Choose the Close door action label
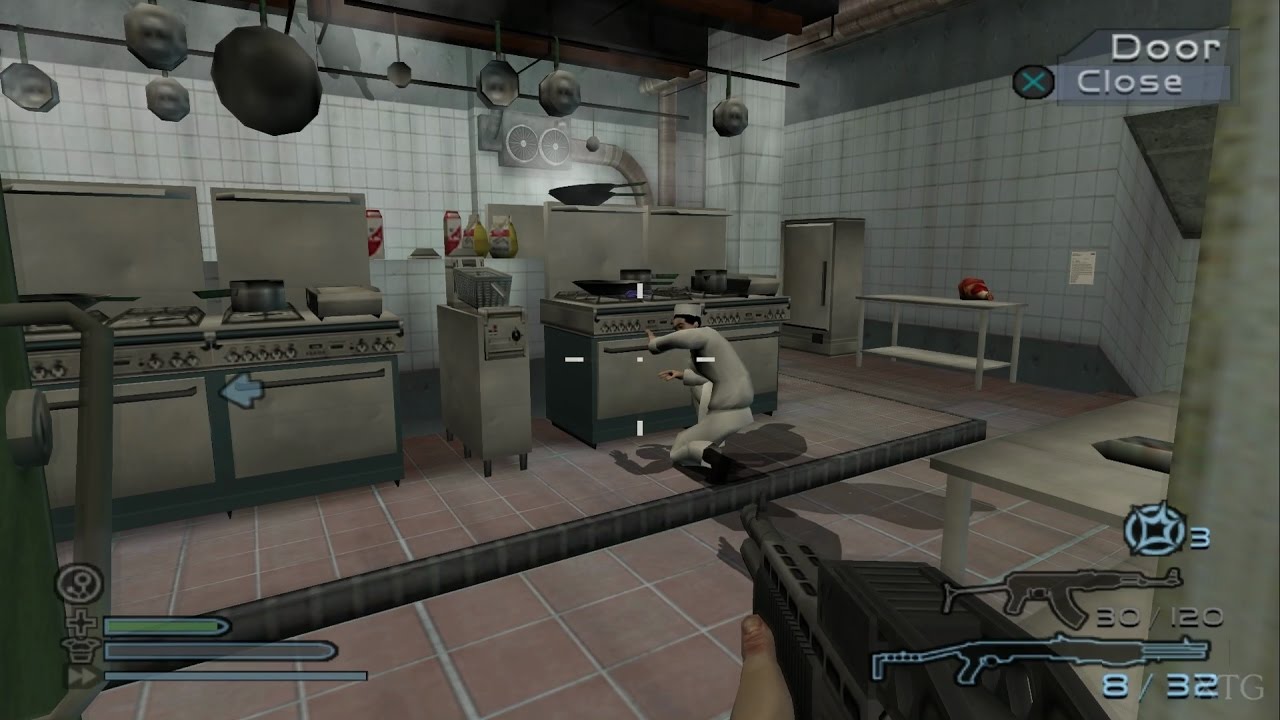 [1129, 82]
